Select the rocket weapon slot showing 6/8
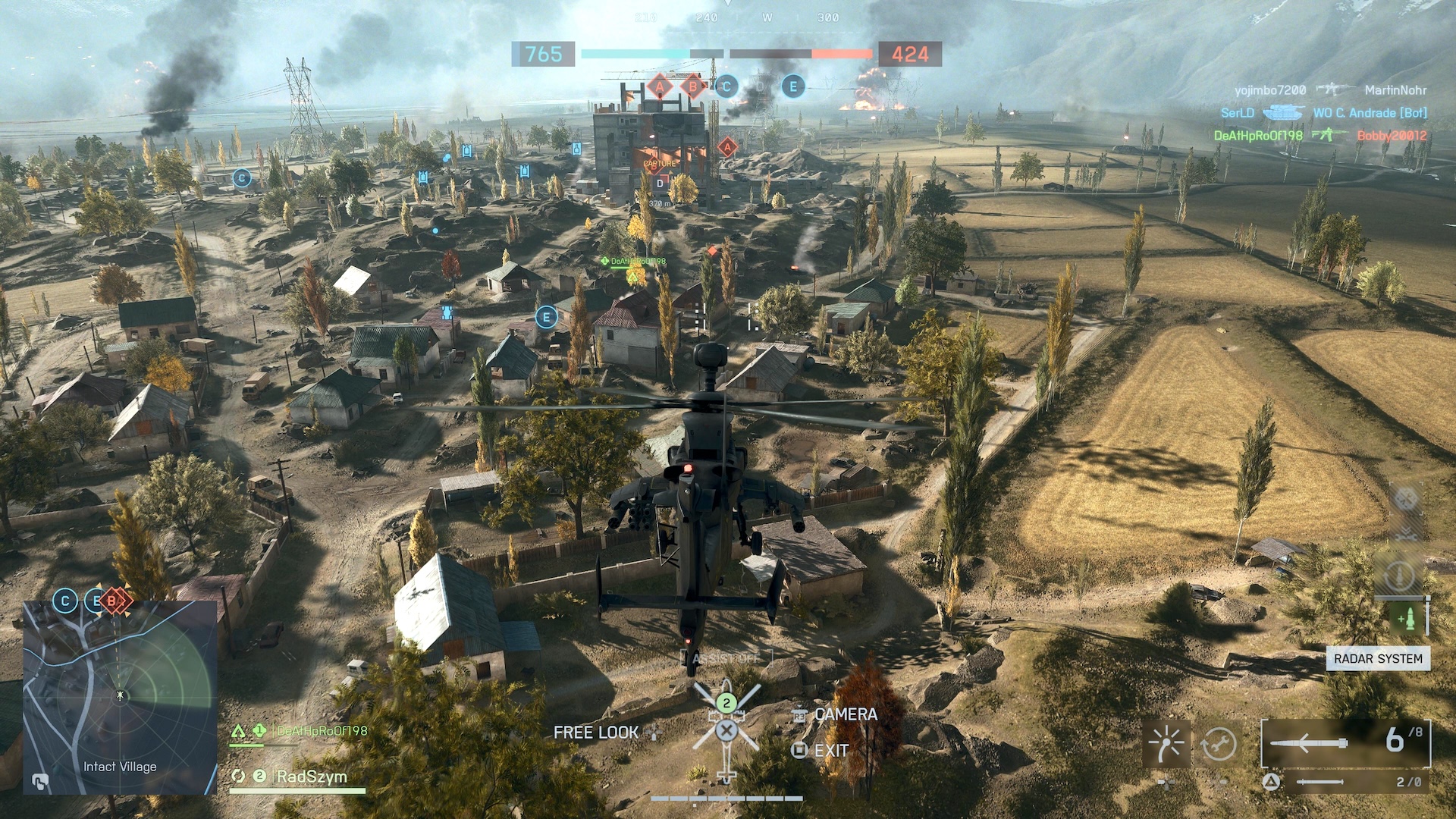 coord(1345,742)
